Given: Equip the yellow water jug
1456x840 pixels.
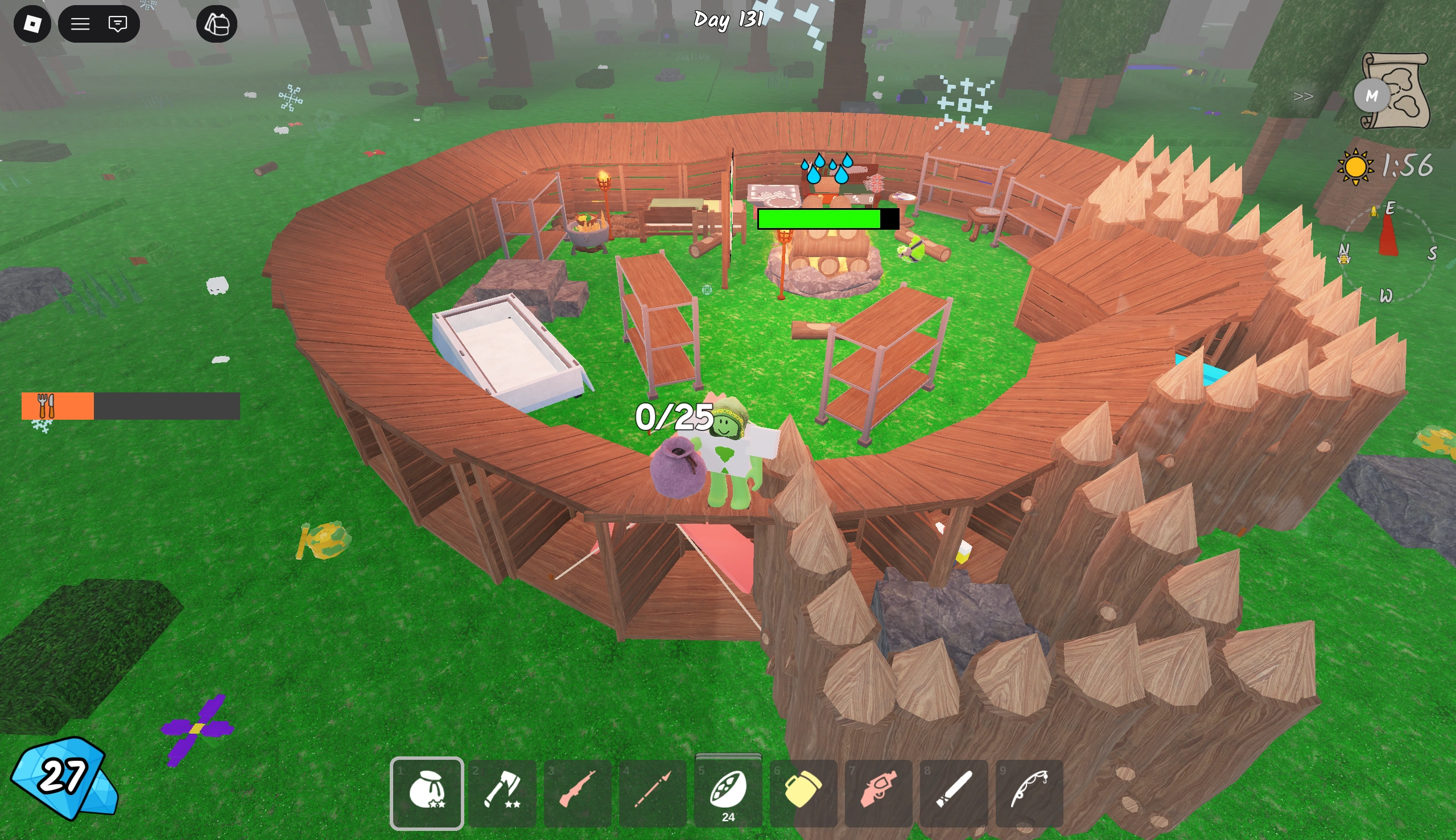Looking at the screenshot, I should 805,795.
